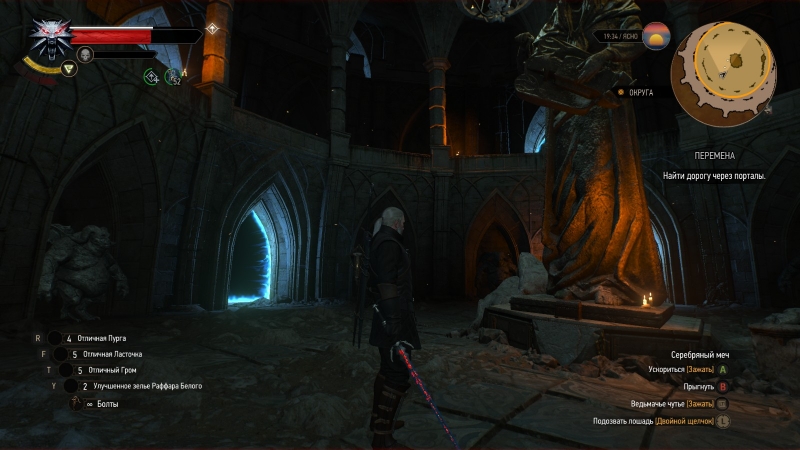Viewport: 800px width, 450px height.
Task: Select the Перемена quest tracker title
Action: point(714,157)
